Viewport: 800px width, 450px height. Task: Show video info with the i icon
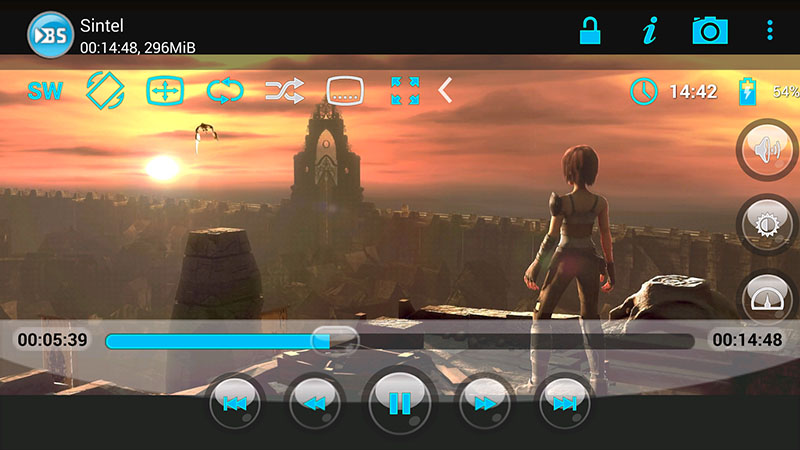coord(650,31)
